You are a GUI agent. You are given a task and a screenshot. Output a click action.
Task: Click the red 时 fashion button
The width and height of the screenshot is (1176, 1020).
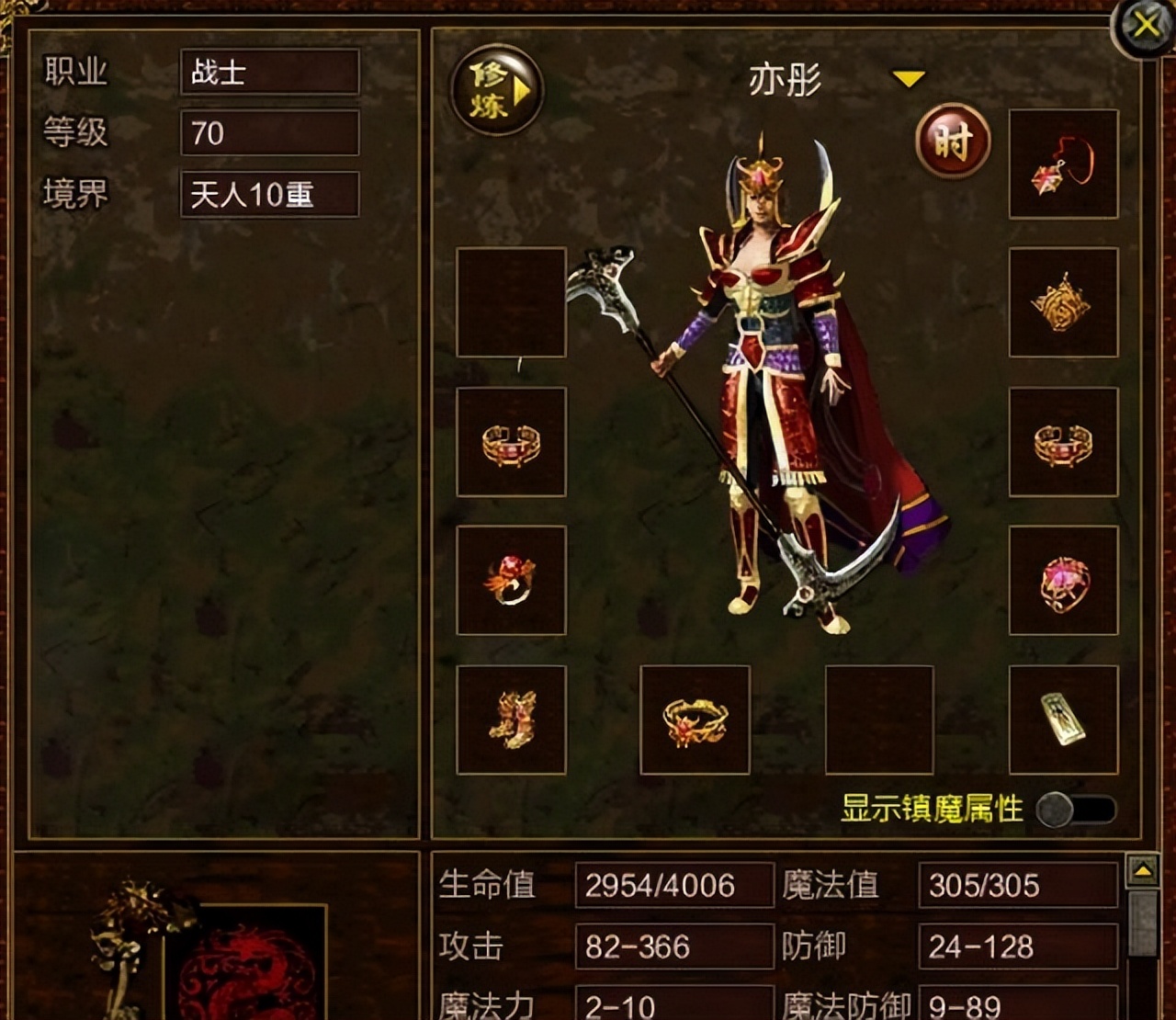click(x=953, y=142)
